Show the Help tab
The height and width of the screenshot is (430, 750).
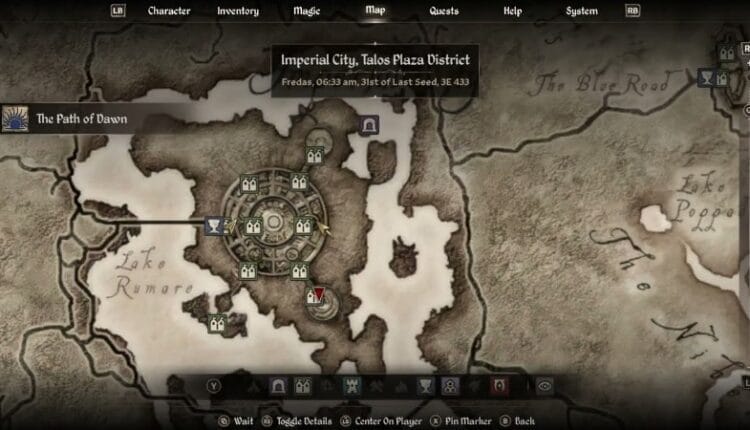pyautogui.click(x=512, y=12)
